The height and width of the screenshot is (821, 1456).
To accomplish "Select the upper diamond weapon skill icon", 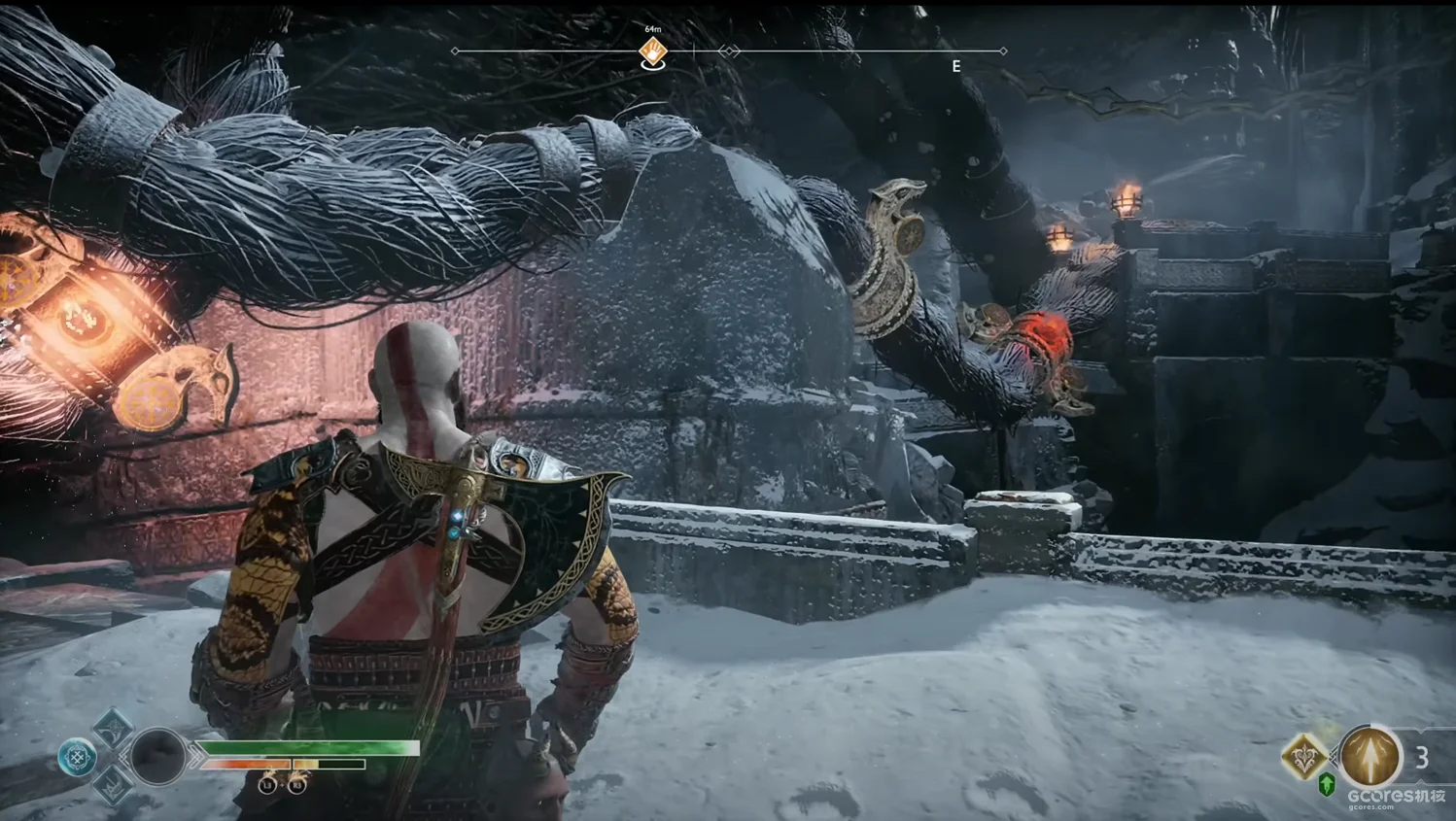I will 113,725.
